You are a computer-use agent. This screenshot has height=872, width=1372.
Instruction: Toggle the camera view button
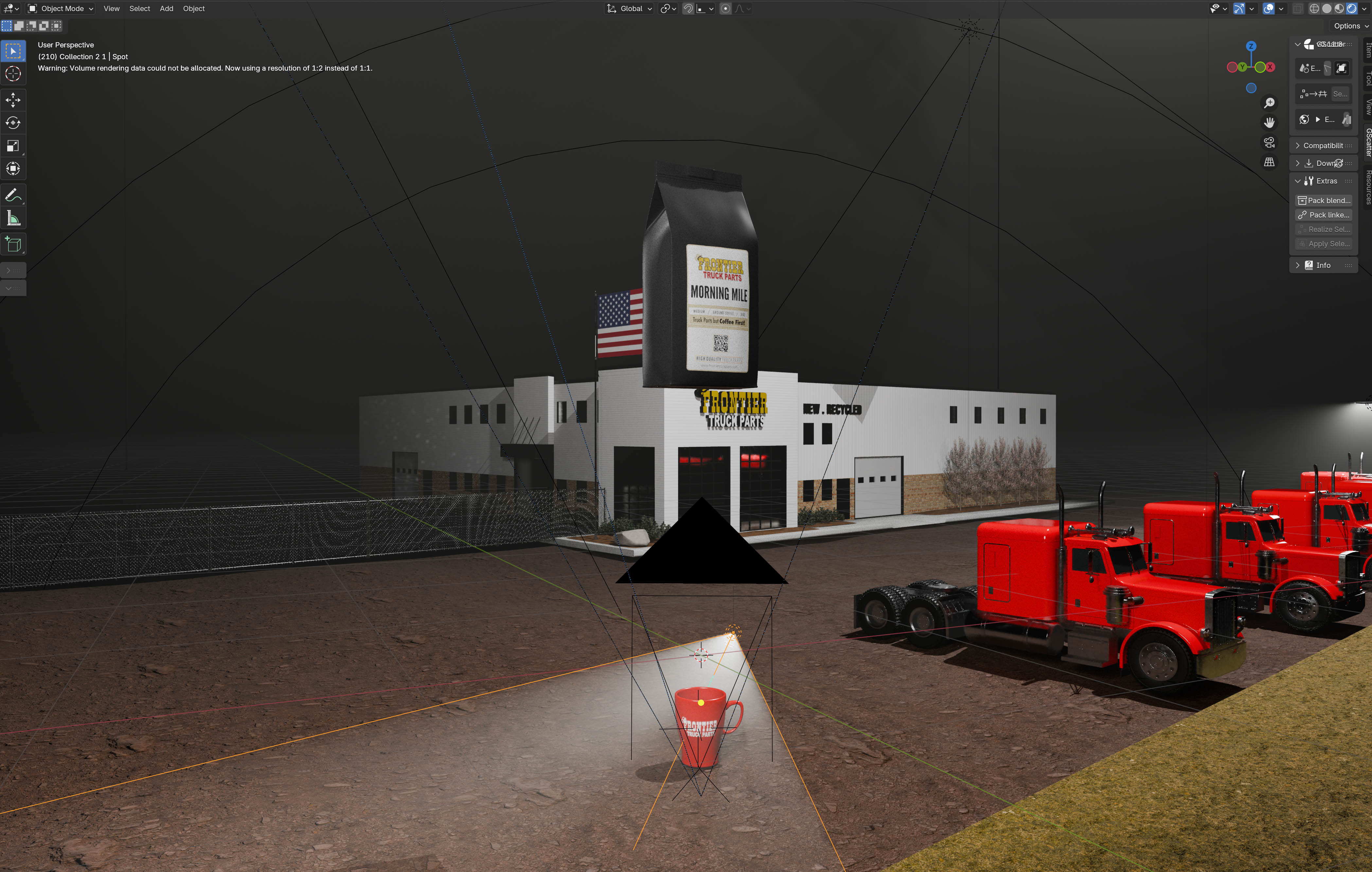[1269, 142]
